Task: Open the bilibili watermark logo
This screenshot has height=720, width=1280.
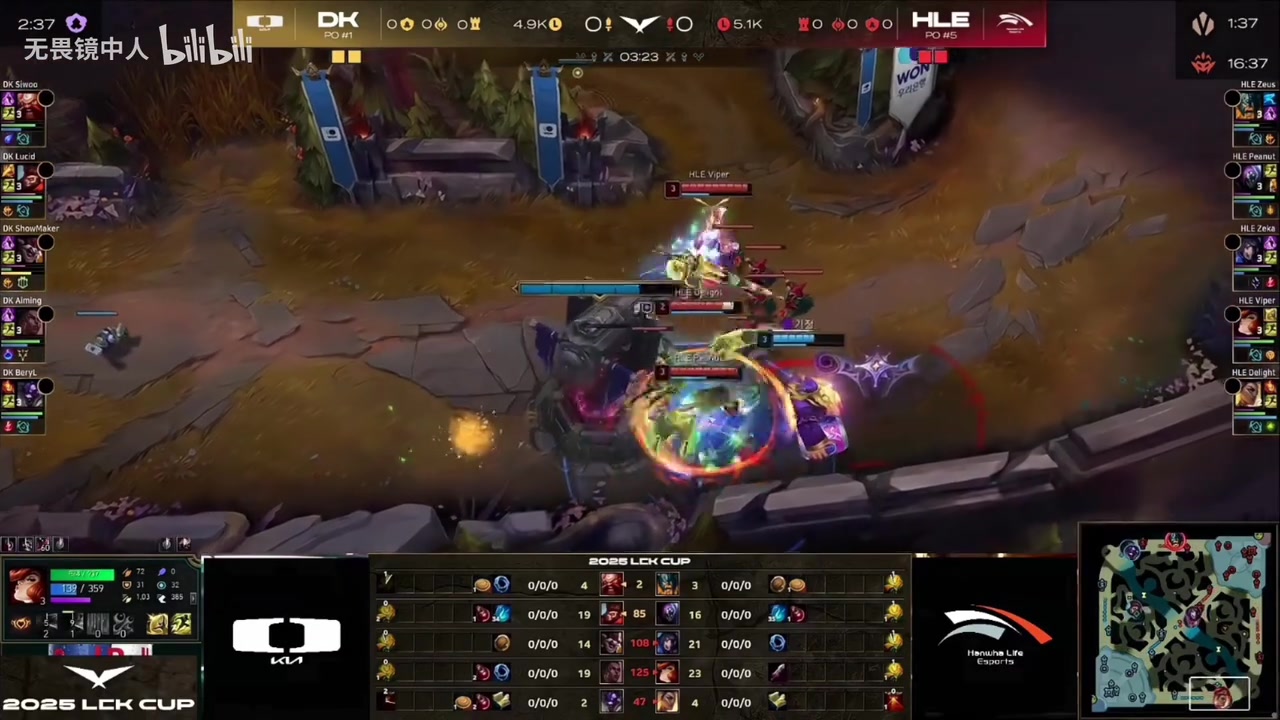Action: [x=205, y=45]
